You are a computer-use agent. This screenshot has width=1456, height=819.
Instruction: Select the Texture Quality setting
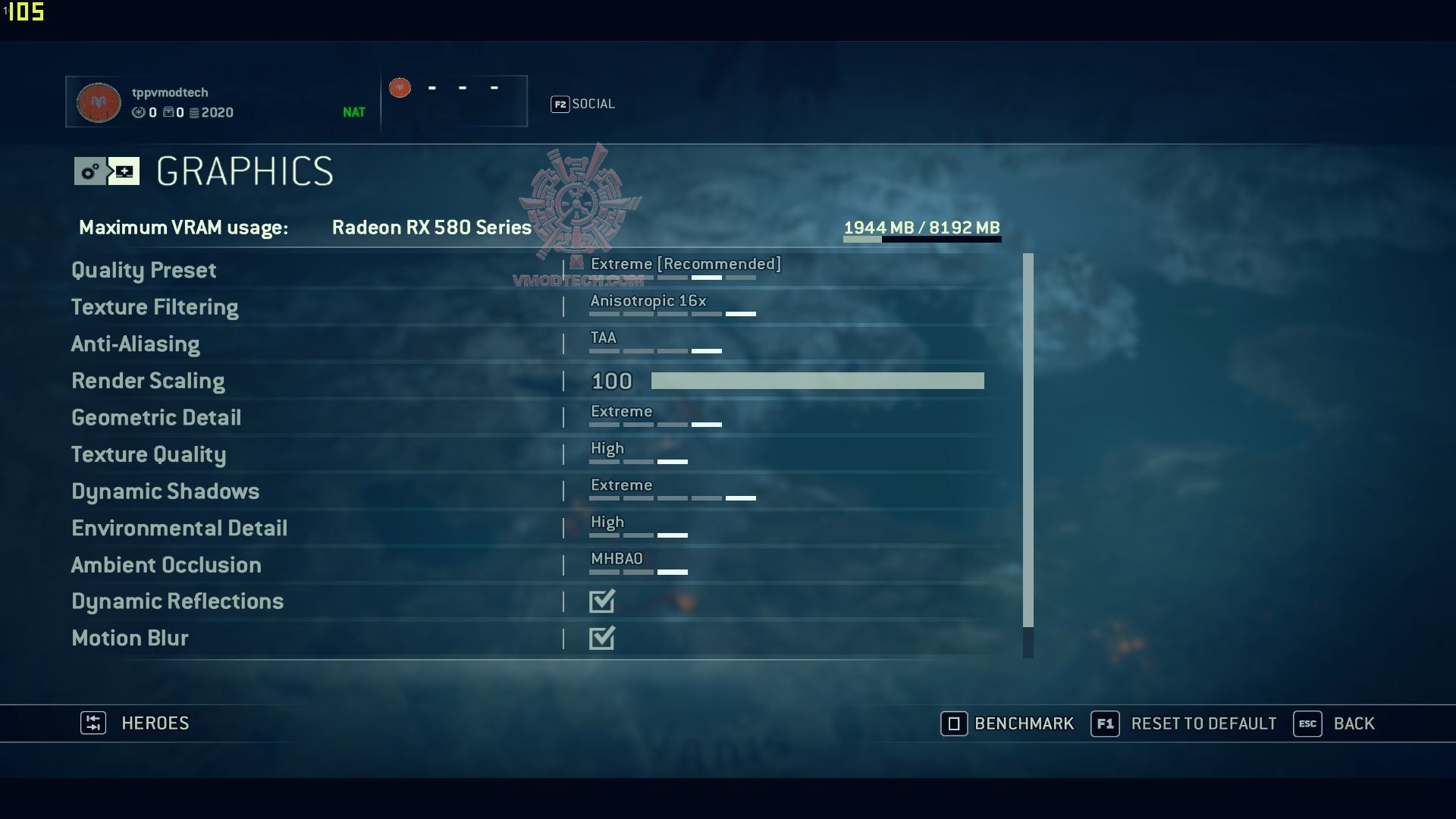[x=149, y=454]
